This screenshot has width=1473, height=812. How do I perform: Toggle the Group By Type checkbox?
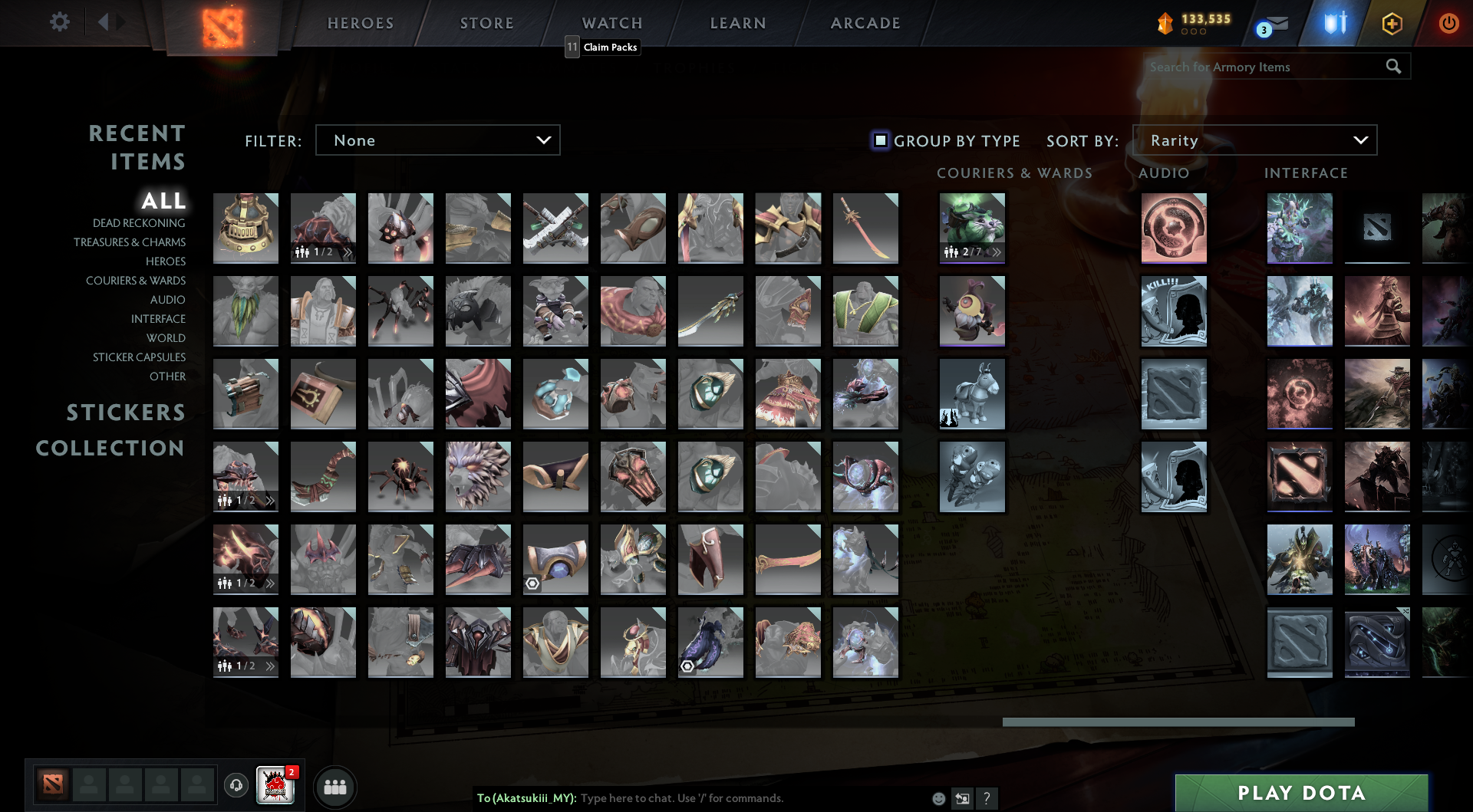tap(879, 140)
